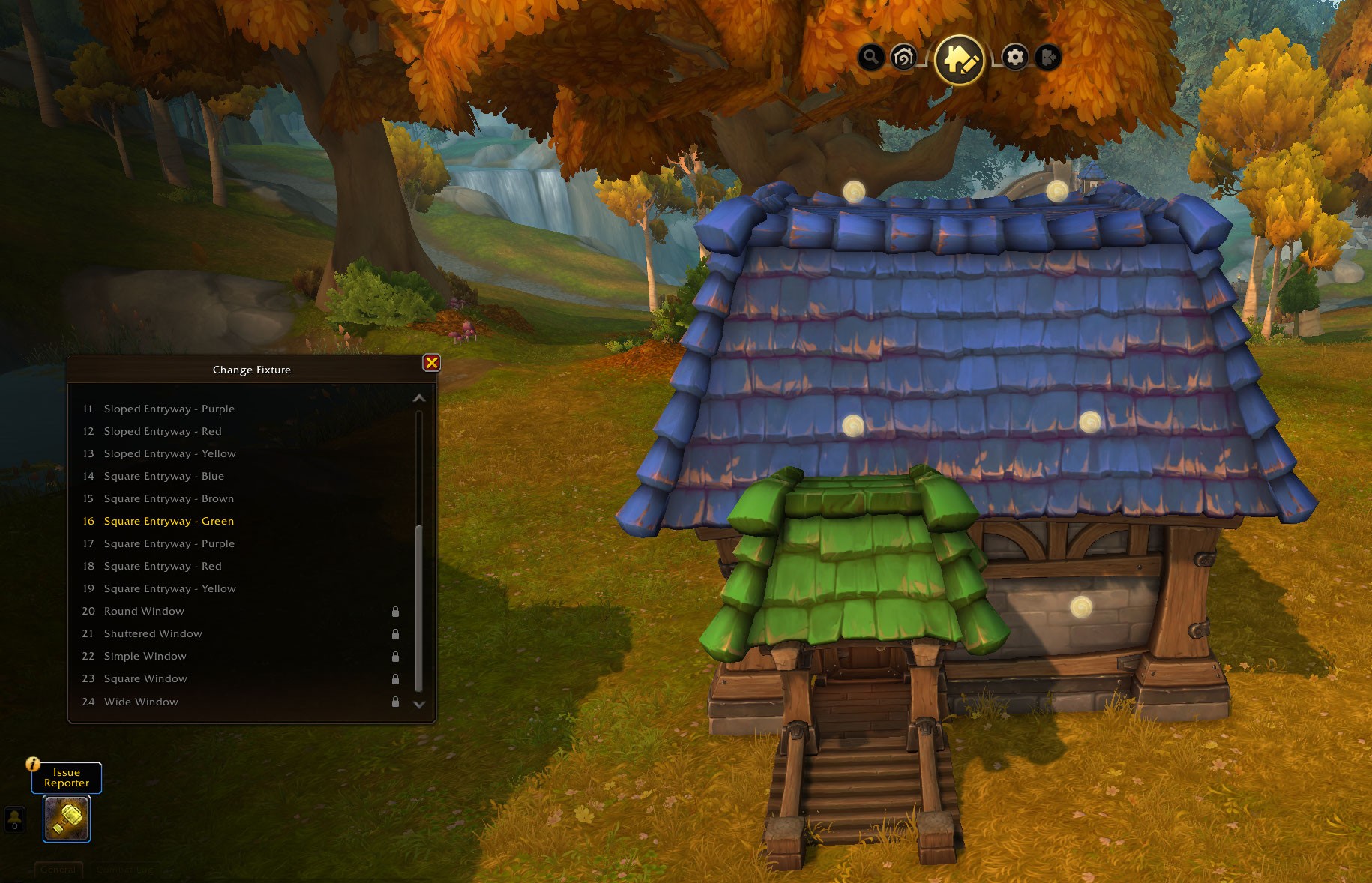Image resolution: width=1372 pixels, height=883 pixels.
Task: Open the gear settings button
Action: pyautogui.click(x=1015, y=57)
